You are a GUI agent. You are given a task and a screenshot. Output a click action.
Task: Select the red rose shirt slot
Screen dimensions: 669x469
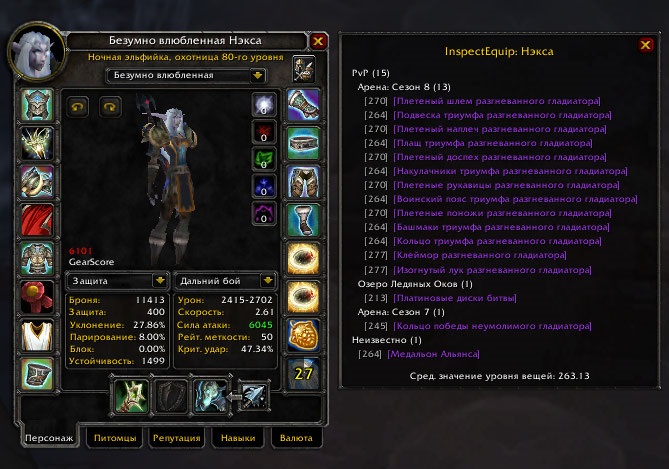[39, 295]
